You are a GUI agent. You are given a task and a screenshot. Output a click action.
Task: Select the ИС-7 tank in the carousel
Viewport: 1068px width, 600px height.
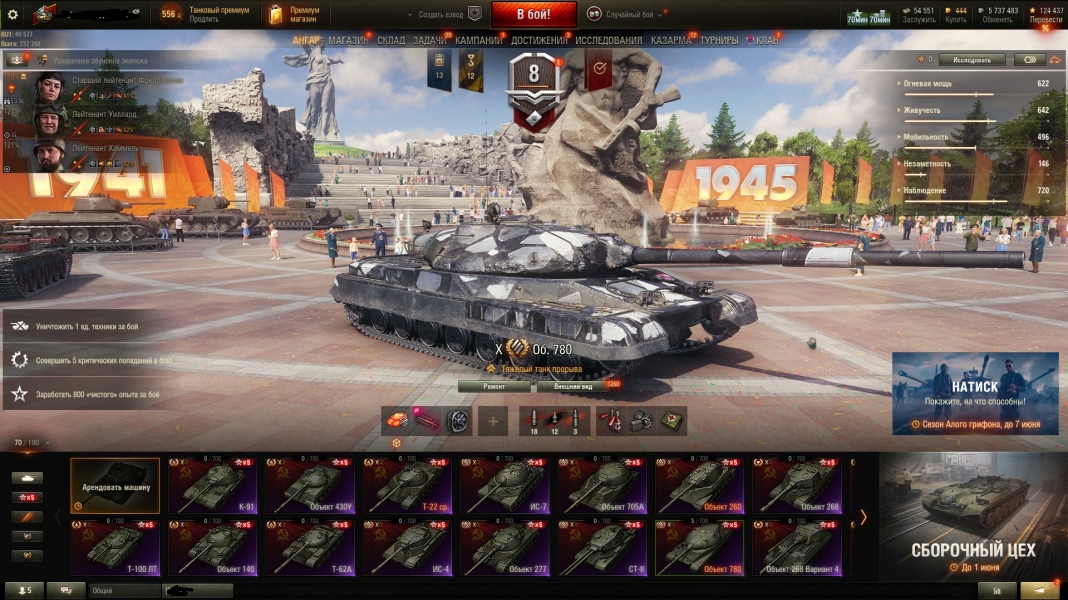coord(507,486)
